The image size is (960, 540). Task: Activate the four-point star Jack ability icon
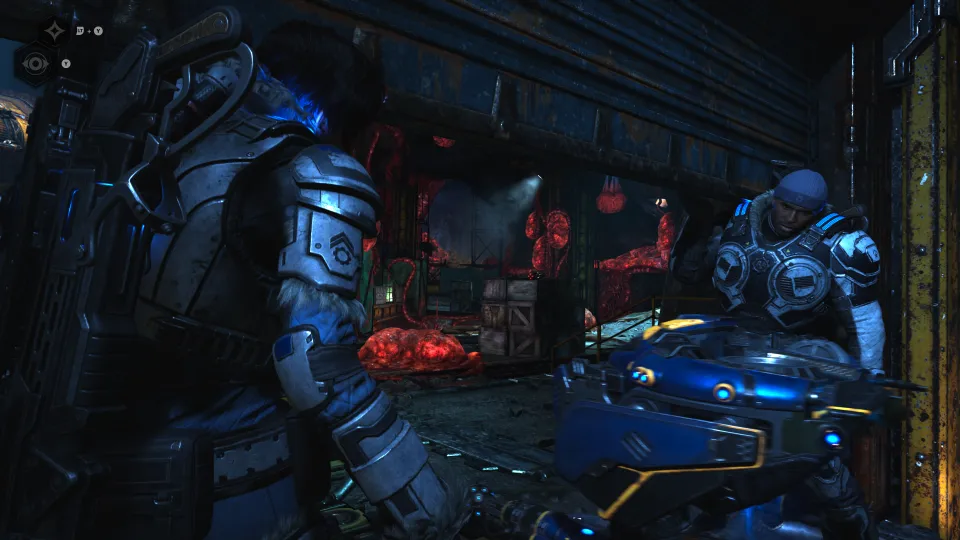click(x=54, y=31)
